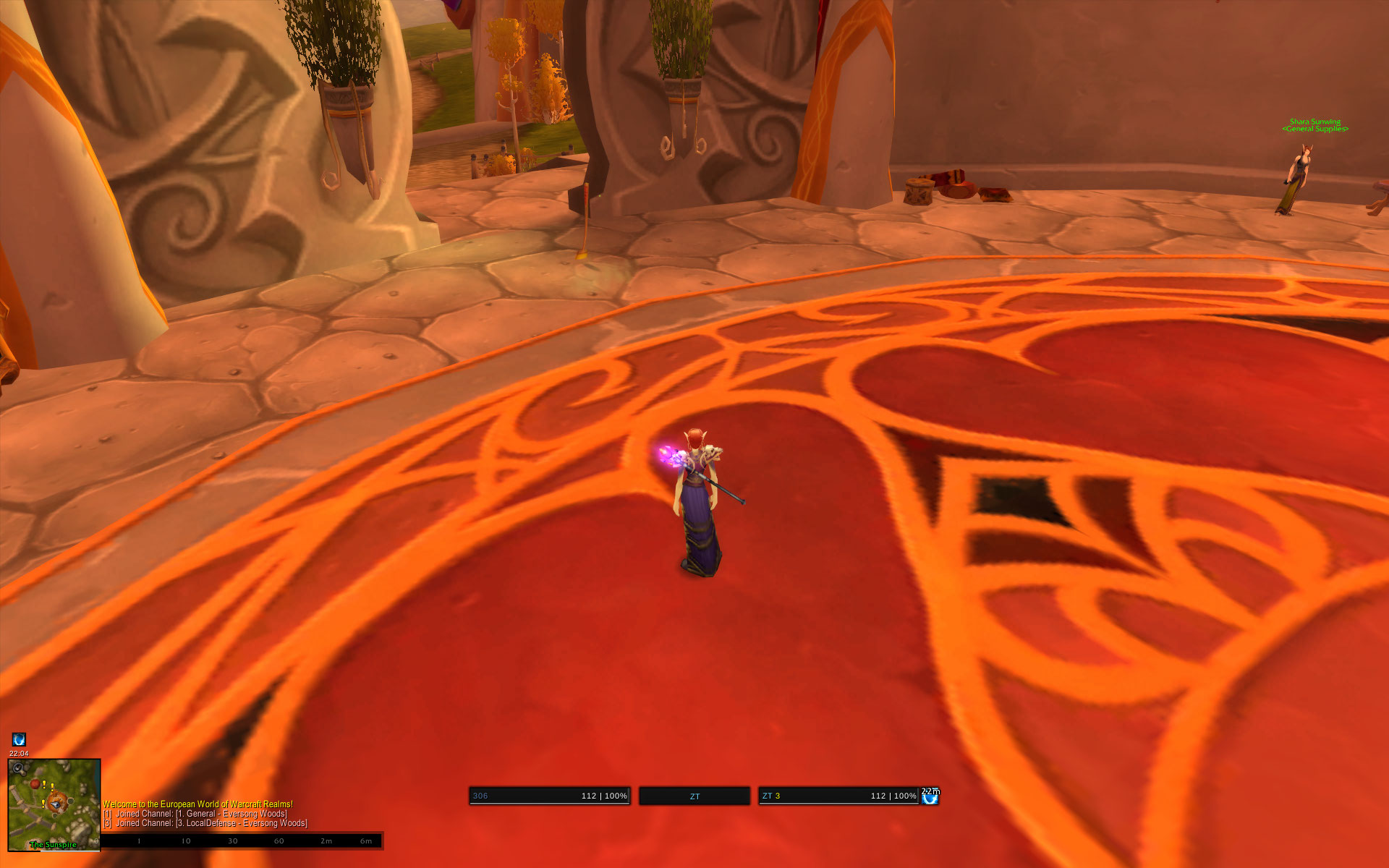Viewport: 1389px width, 868px height.
Task: Click the center ZT unit frame
Action: (x=694, y=796)
